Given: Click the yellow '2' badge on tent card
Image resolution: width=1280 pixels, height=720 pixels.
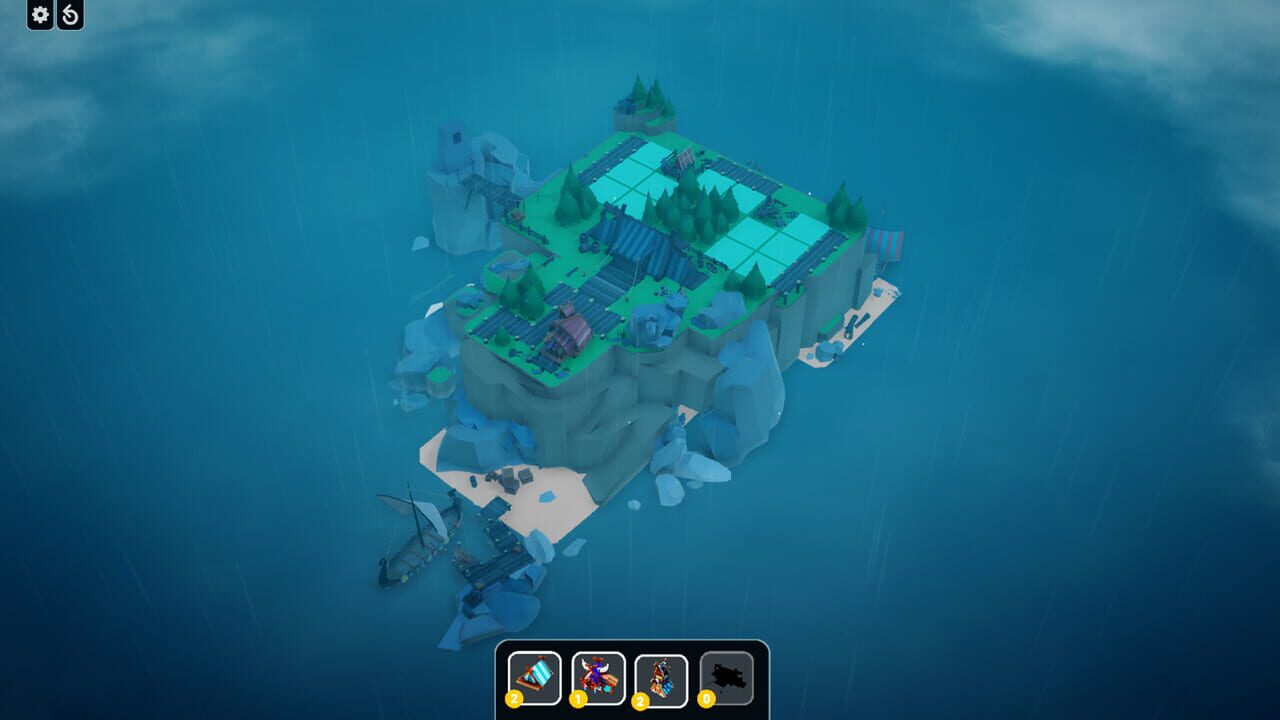Looking at the screenshot, I should 513,699.
